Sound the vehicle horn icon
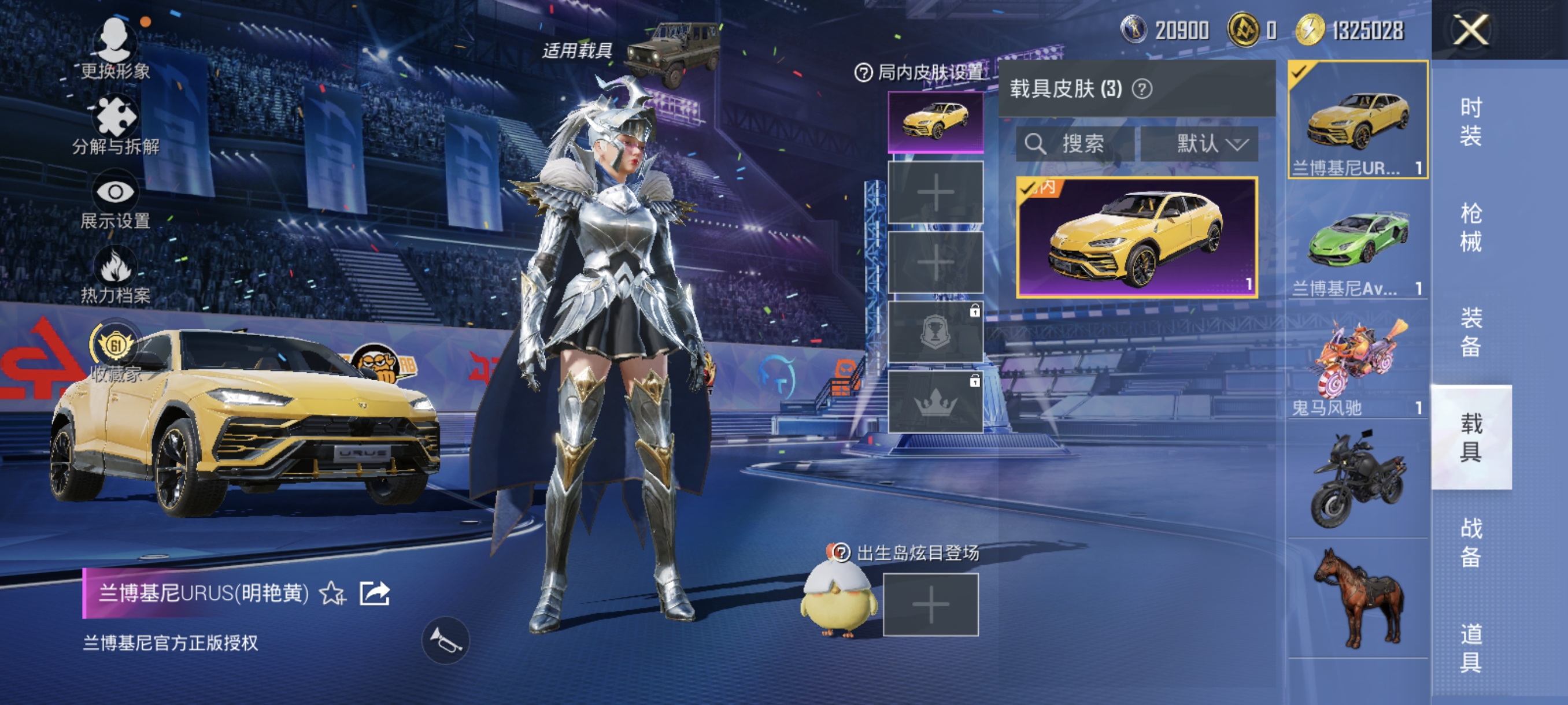 point(446,640)
